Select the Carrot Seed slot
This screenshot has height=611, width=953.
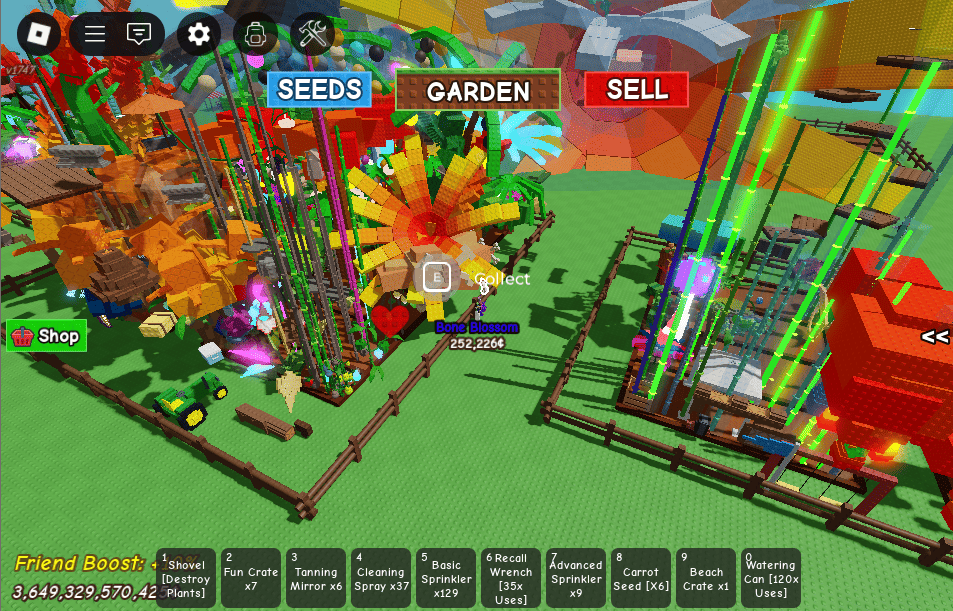tap(641, 578)
